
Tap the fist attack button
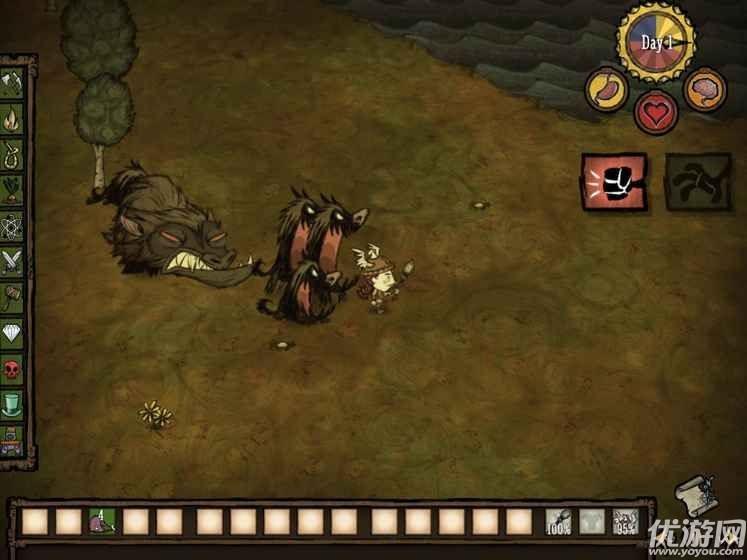point(614,181)
